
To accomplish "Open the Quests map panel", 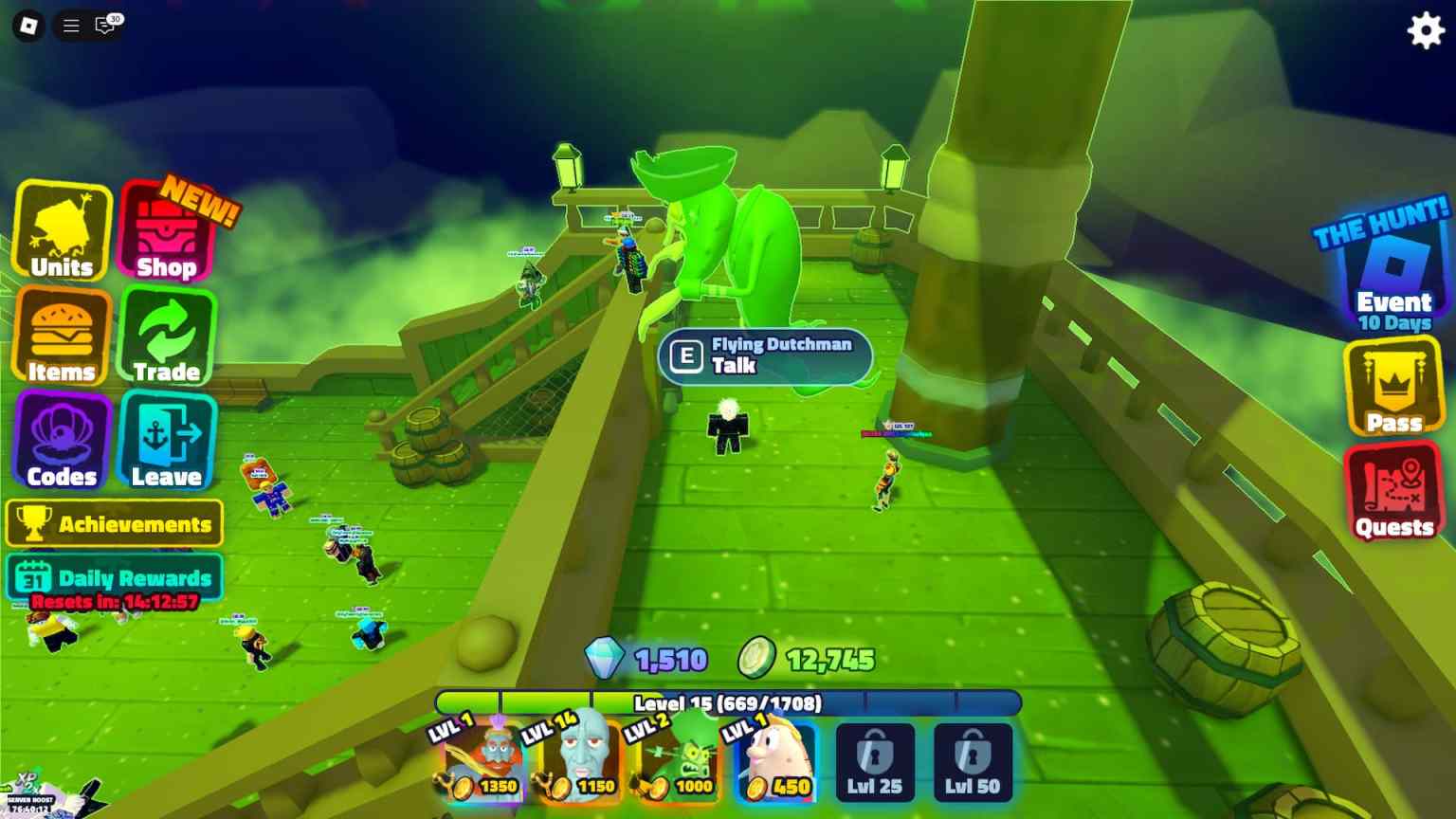I will [x=1393, y=493].
